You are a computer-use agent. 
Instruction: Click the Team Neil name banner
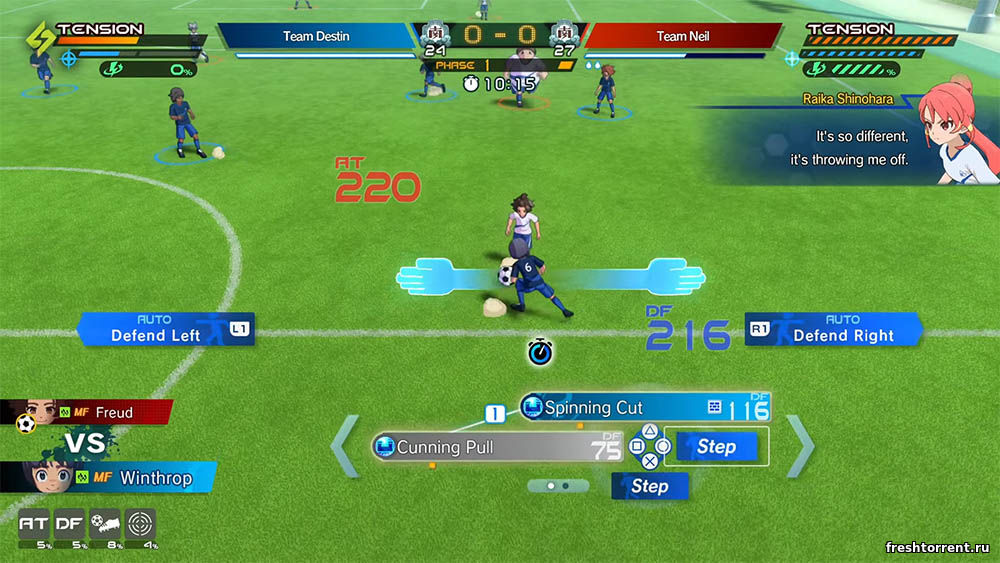pos(683,36)
